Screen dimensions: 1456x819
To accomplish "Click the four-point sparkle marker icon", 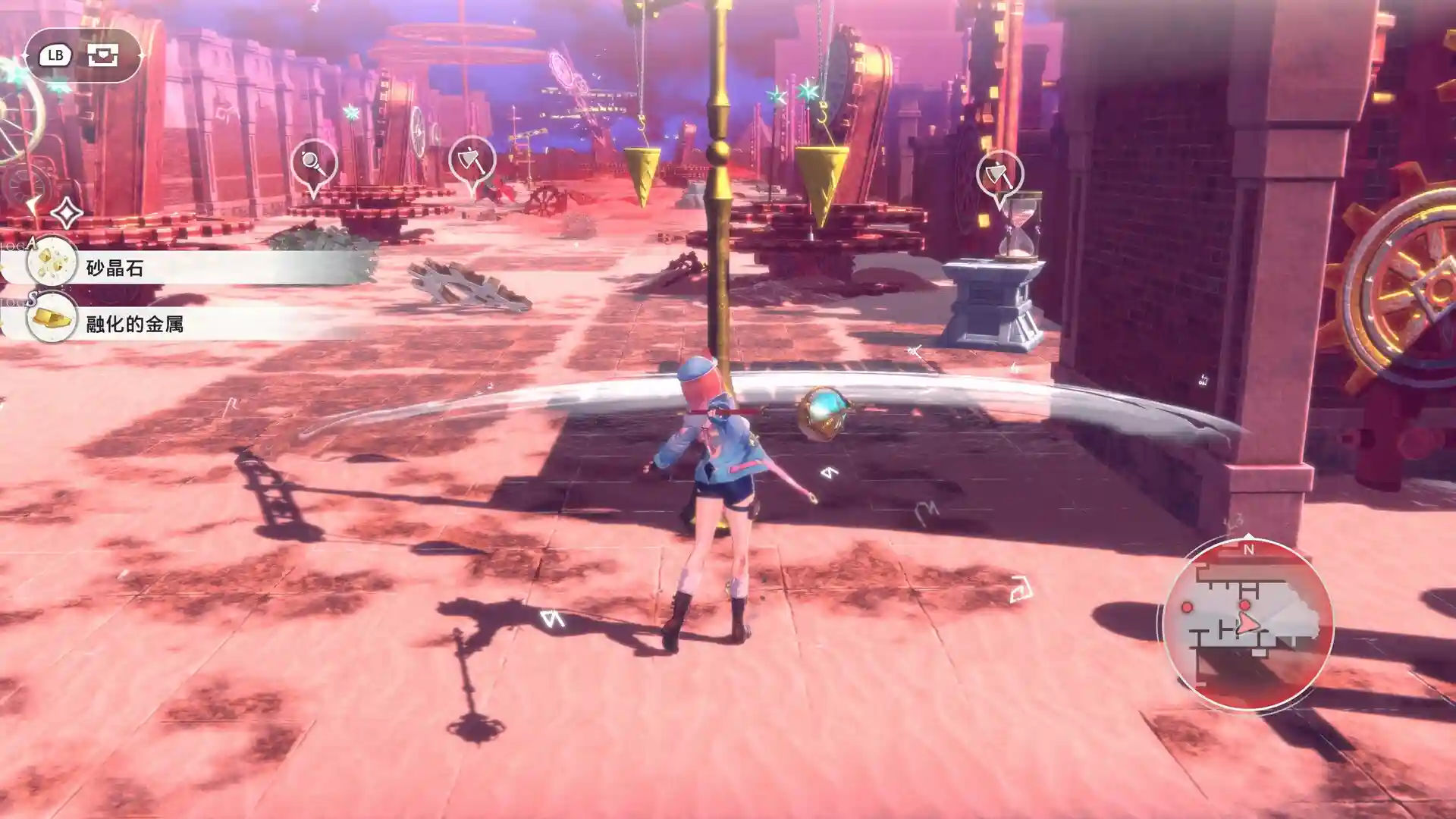I will (x=67, y=213).
